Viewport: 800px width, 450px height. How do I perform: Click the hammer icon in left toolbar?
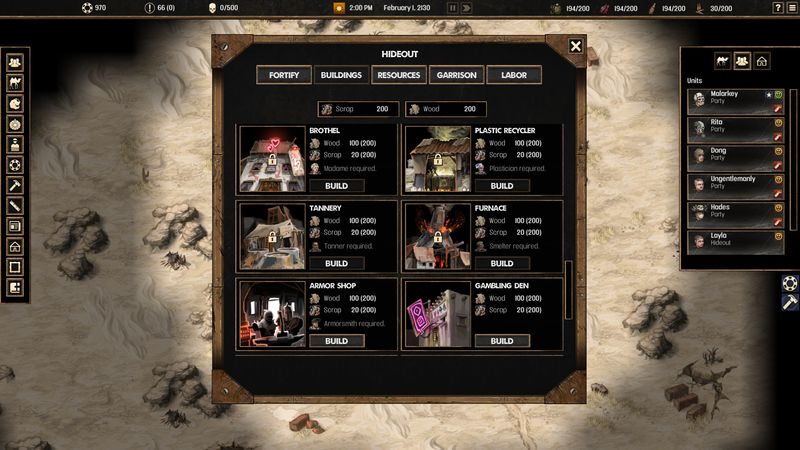tap(14, 185)
